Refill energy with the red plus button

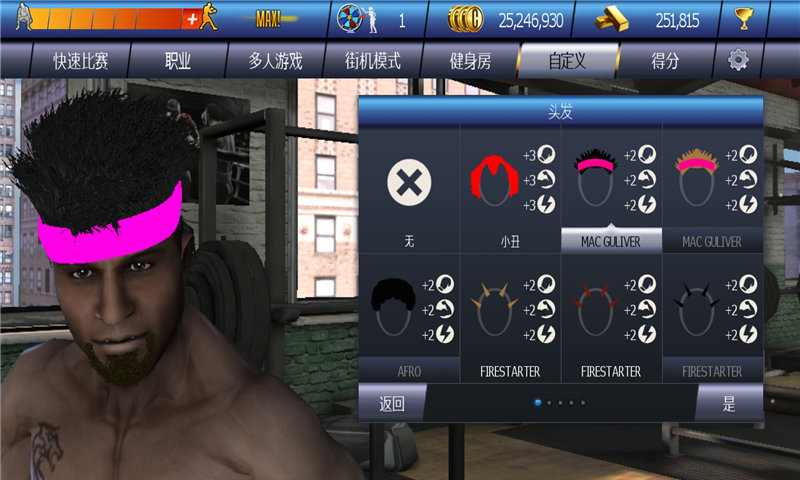(x=191, y=19)
